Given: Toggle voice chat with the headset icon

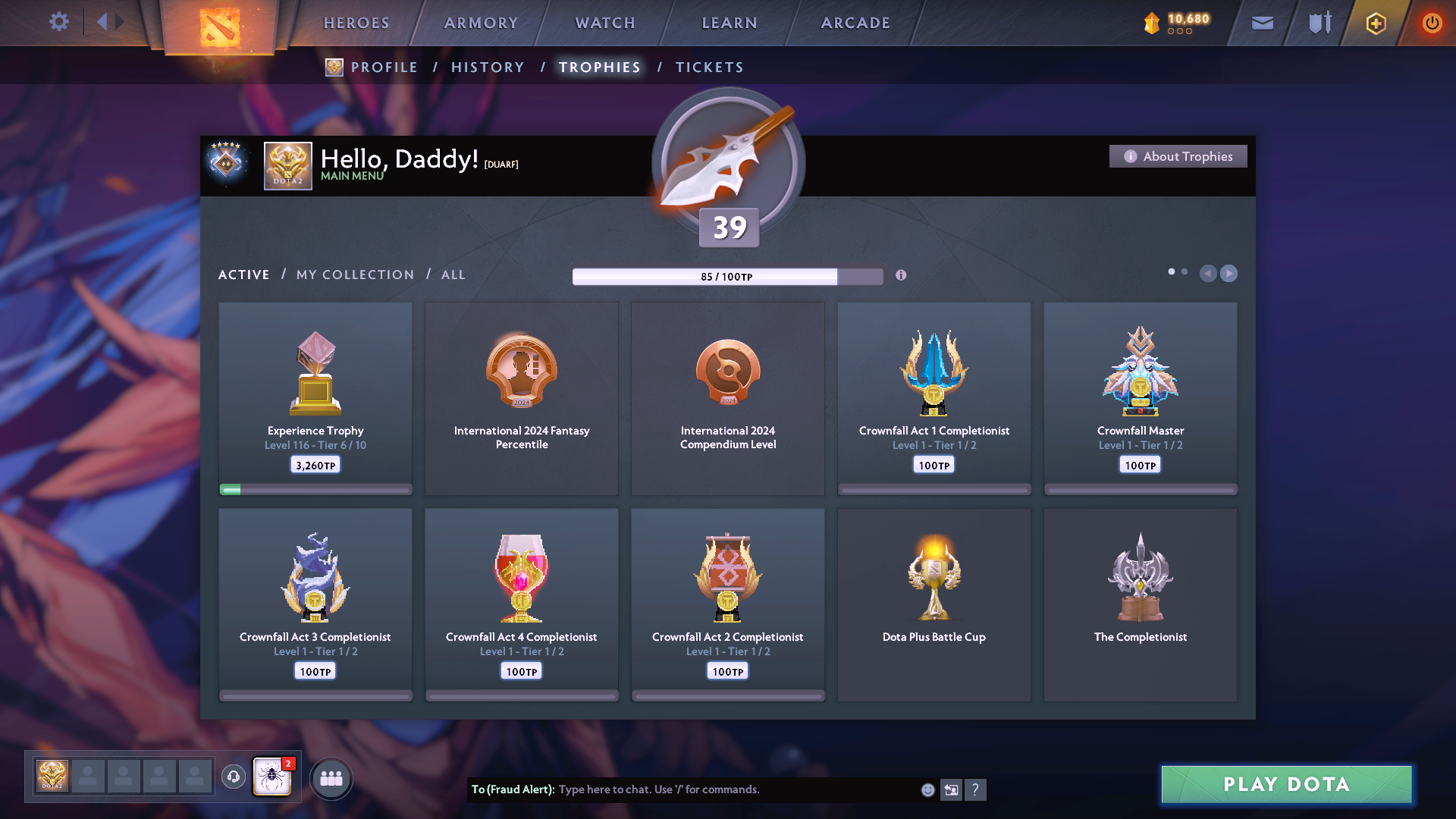Looking at the screenshot, I should [233, 777].
